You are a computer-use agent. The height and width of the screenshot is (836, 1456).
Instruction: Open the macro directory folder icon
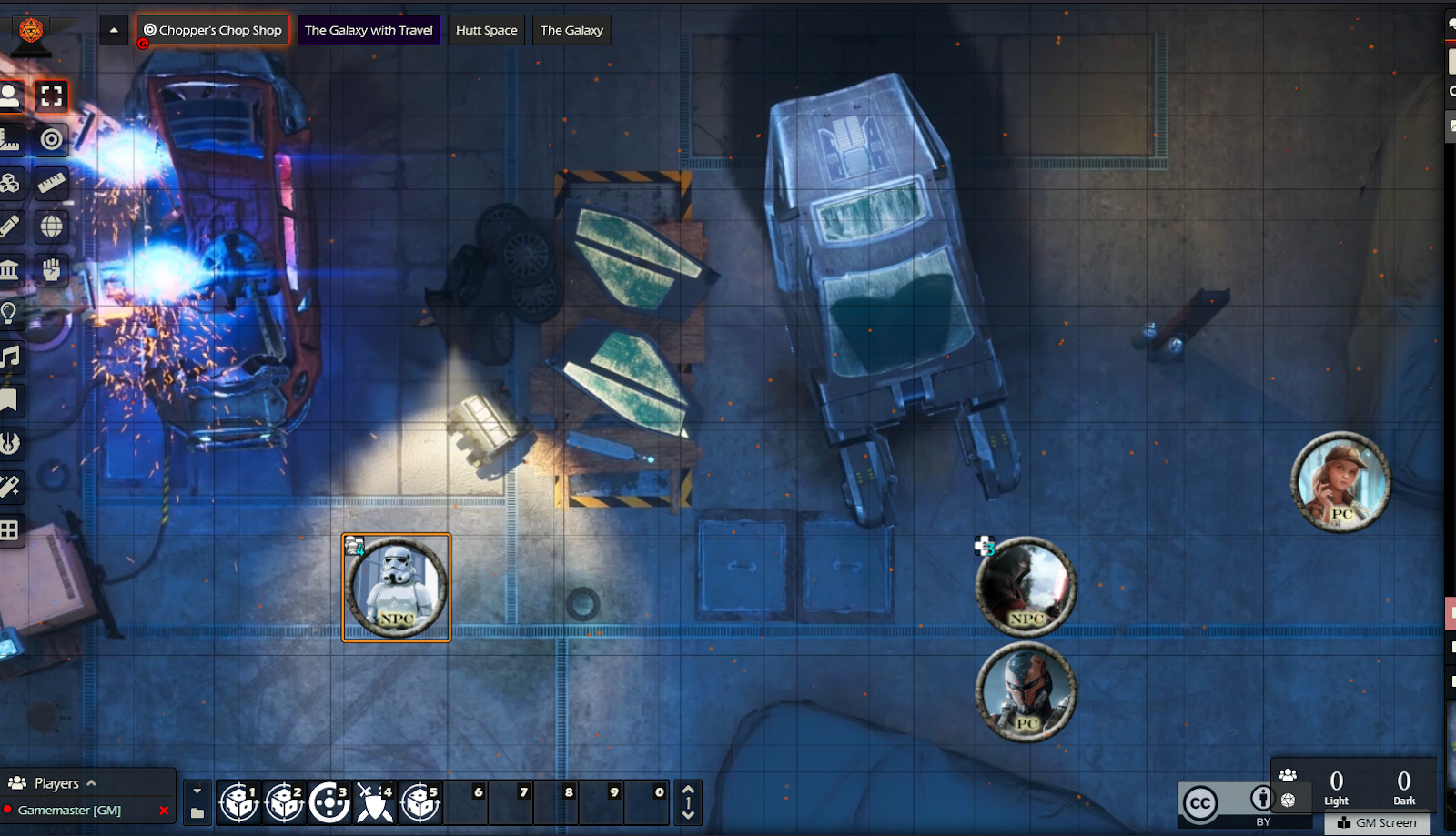[x=197, y=813]
